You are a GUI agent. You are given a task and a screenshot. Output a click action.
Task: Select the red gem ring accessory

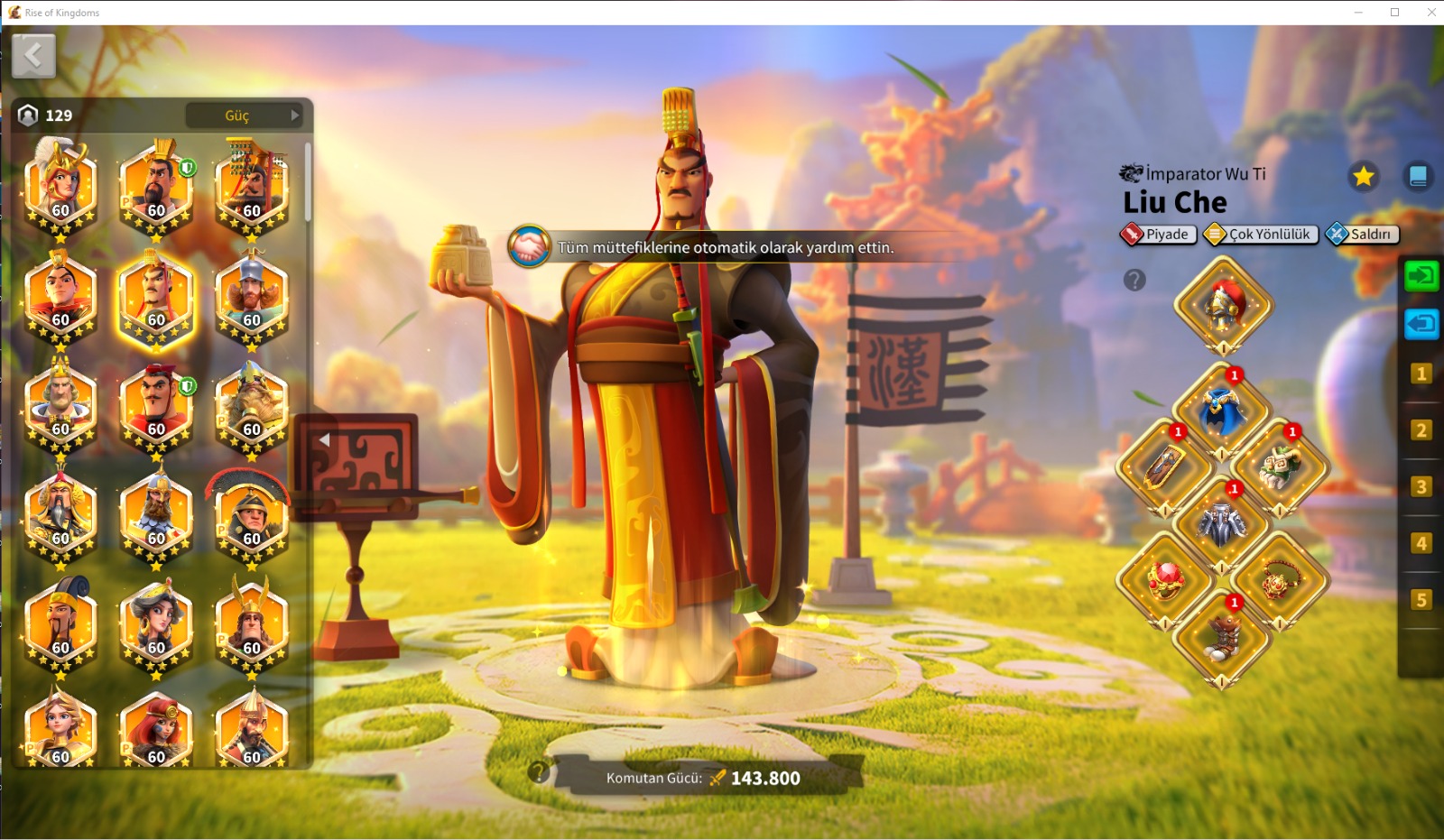(1165, 580)
